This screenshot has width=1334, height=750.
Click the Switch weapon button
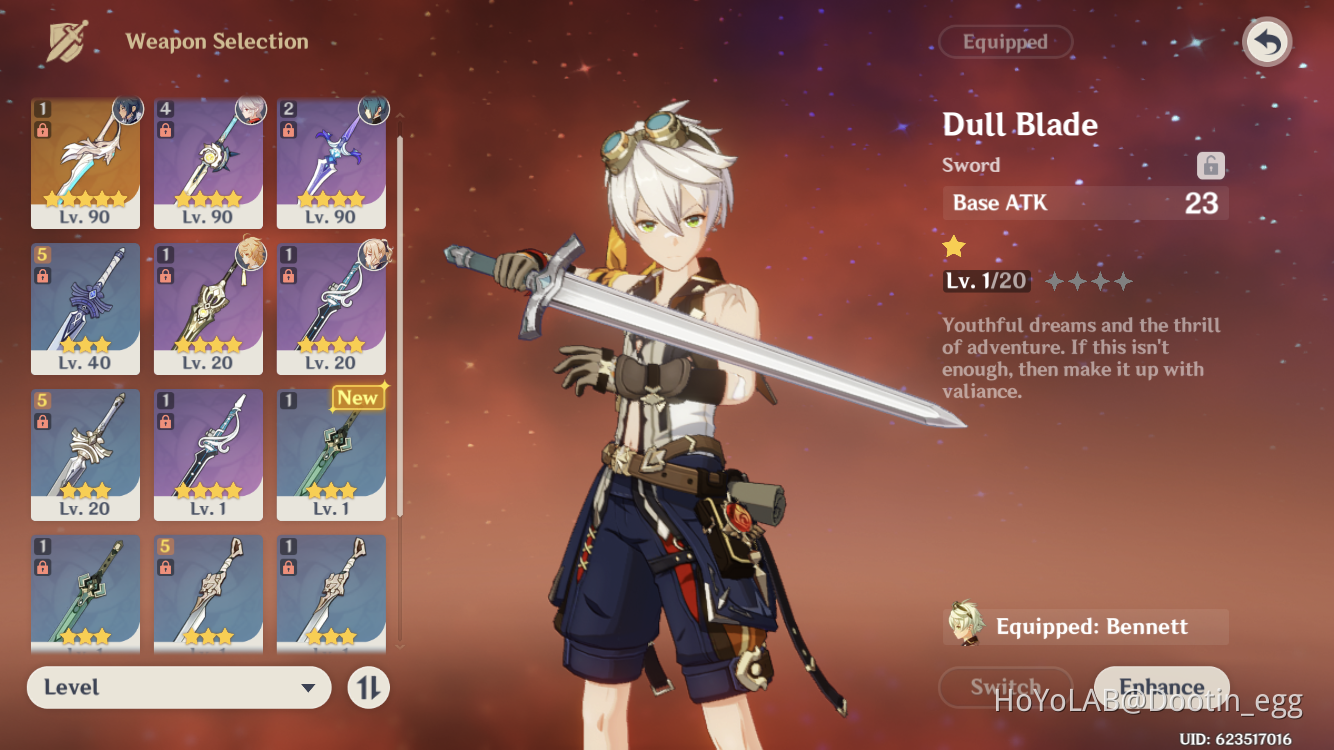click(x=1005, y=687)
